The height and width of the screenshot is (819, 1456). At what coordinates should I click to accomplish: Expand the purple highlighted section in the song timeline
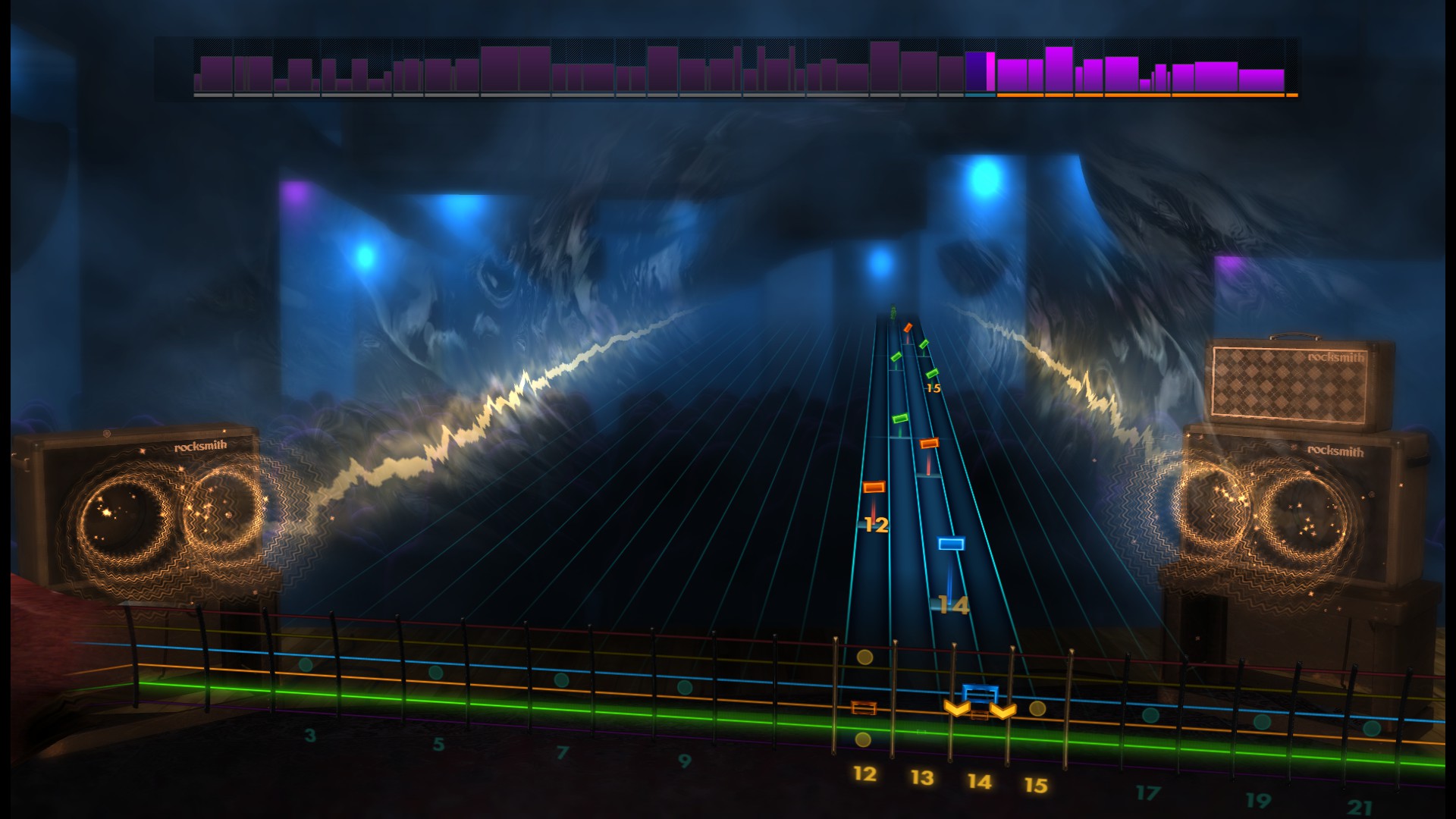point(977,72)
